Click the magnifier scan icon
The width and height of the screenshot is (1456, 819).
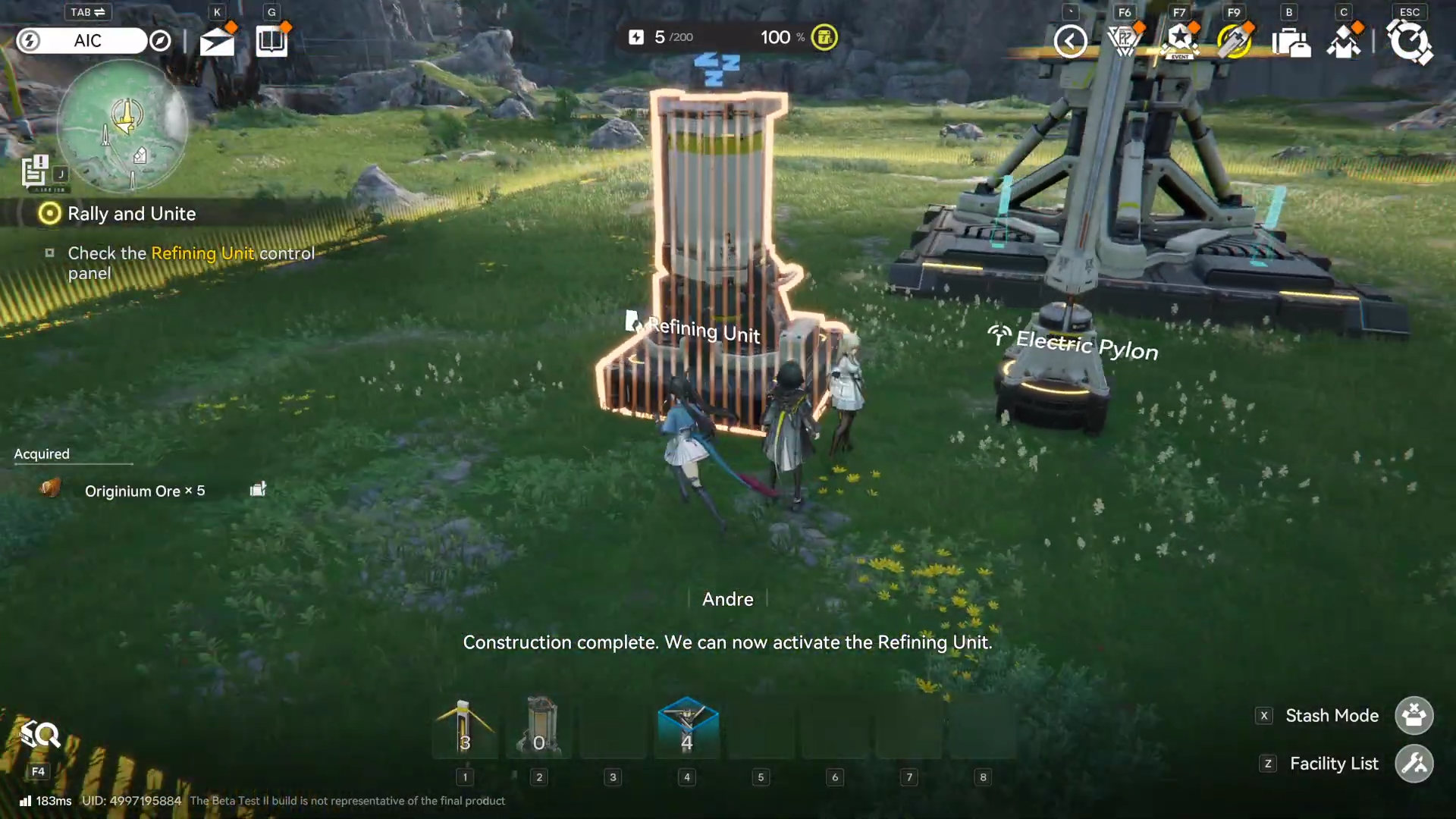tap(39, 734)
